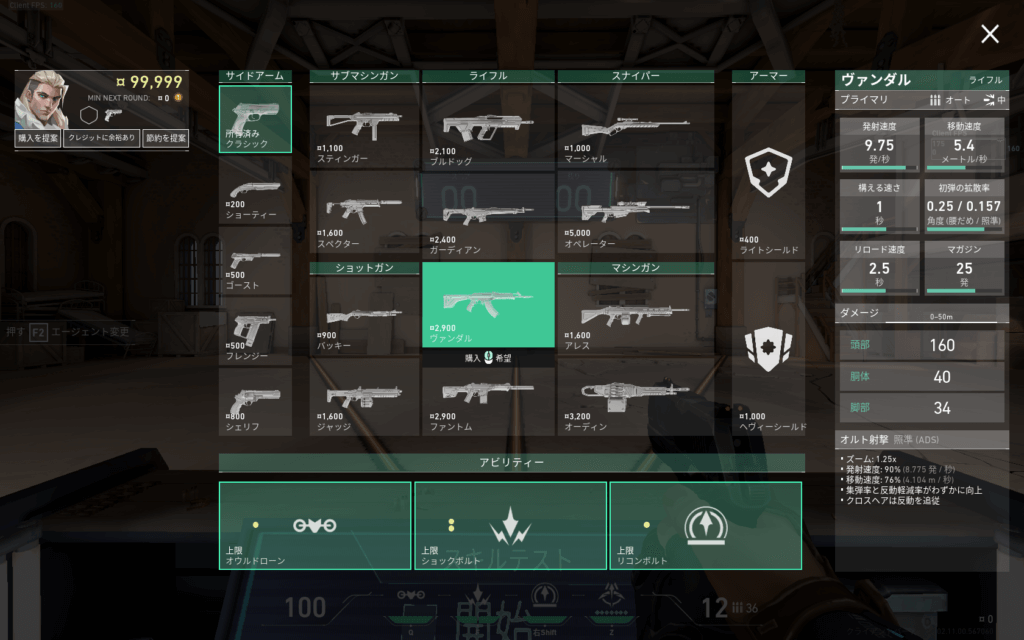Image resolution: width=1024 pixels, height=640 pixels.
Task: Select the Bulldog (ブルドッグ) rifle
Action: pos(488,126)
